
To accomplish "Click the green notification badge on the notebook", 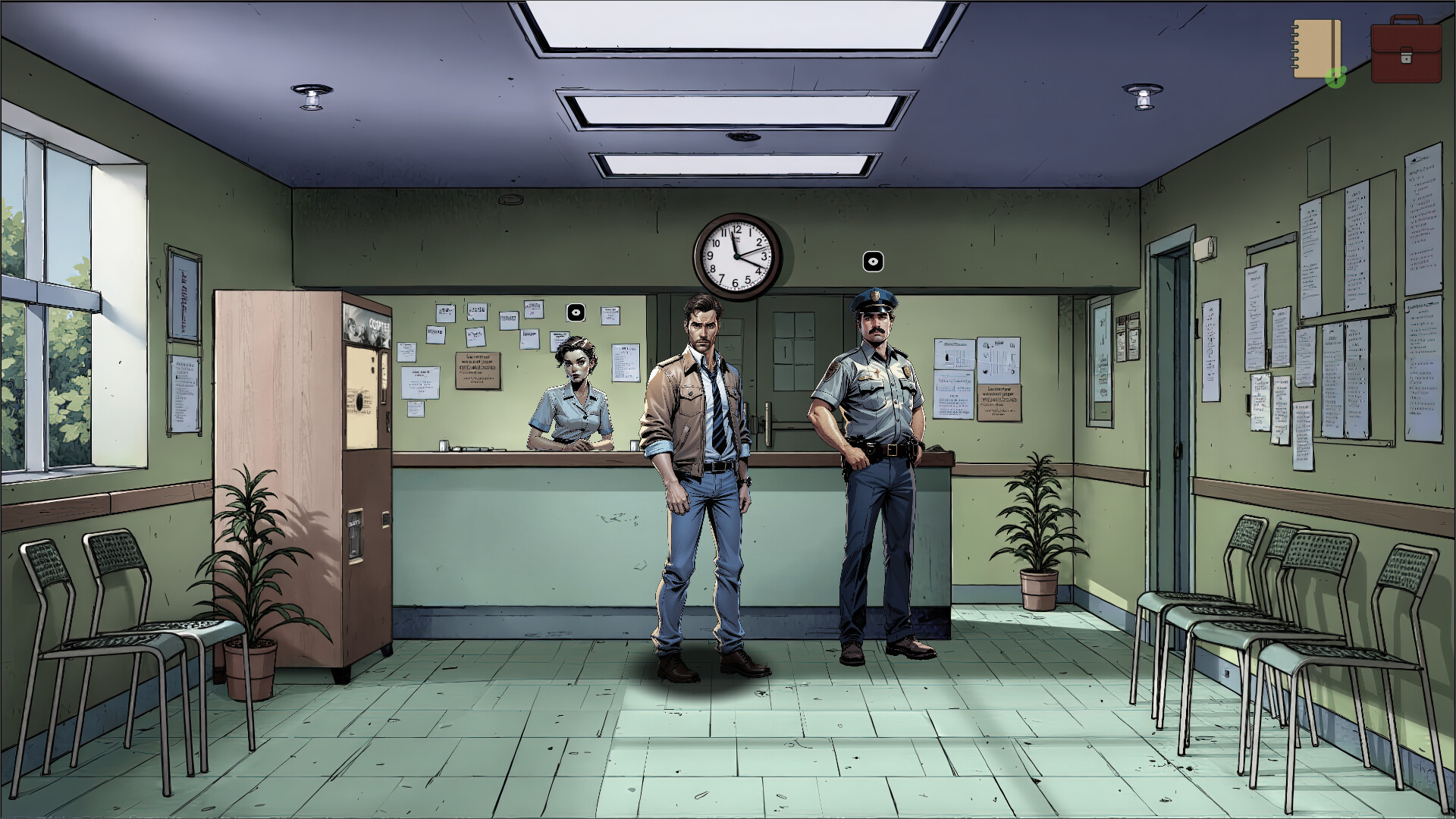I will tap(1337, 76).
